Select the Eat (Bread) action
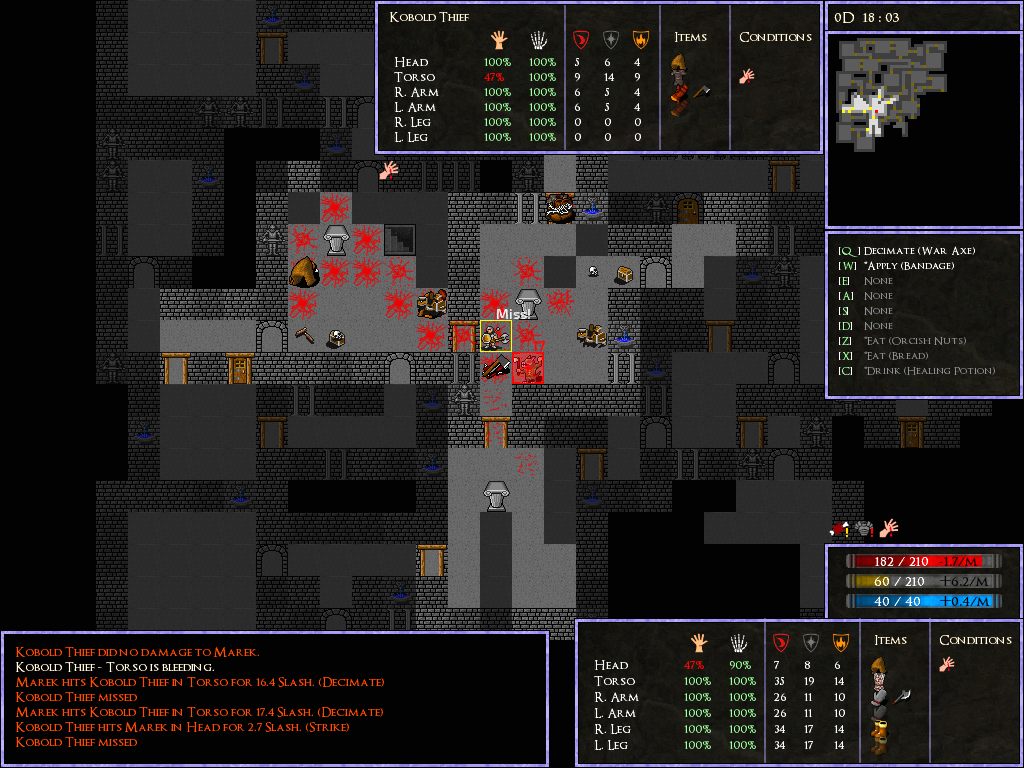Screen dimensions: 1024x768 click(898, 356)
